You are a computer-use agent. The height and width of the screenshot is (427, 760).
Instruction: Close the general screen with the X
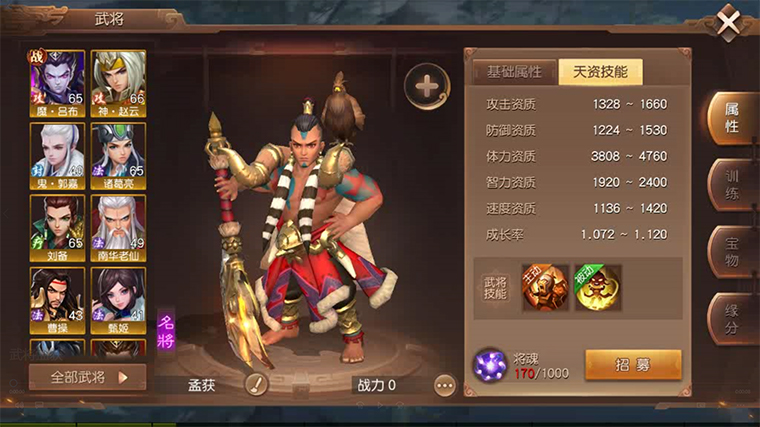click(729, 21)
